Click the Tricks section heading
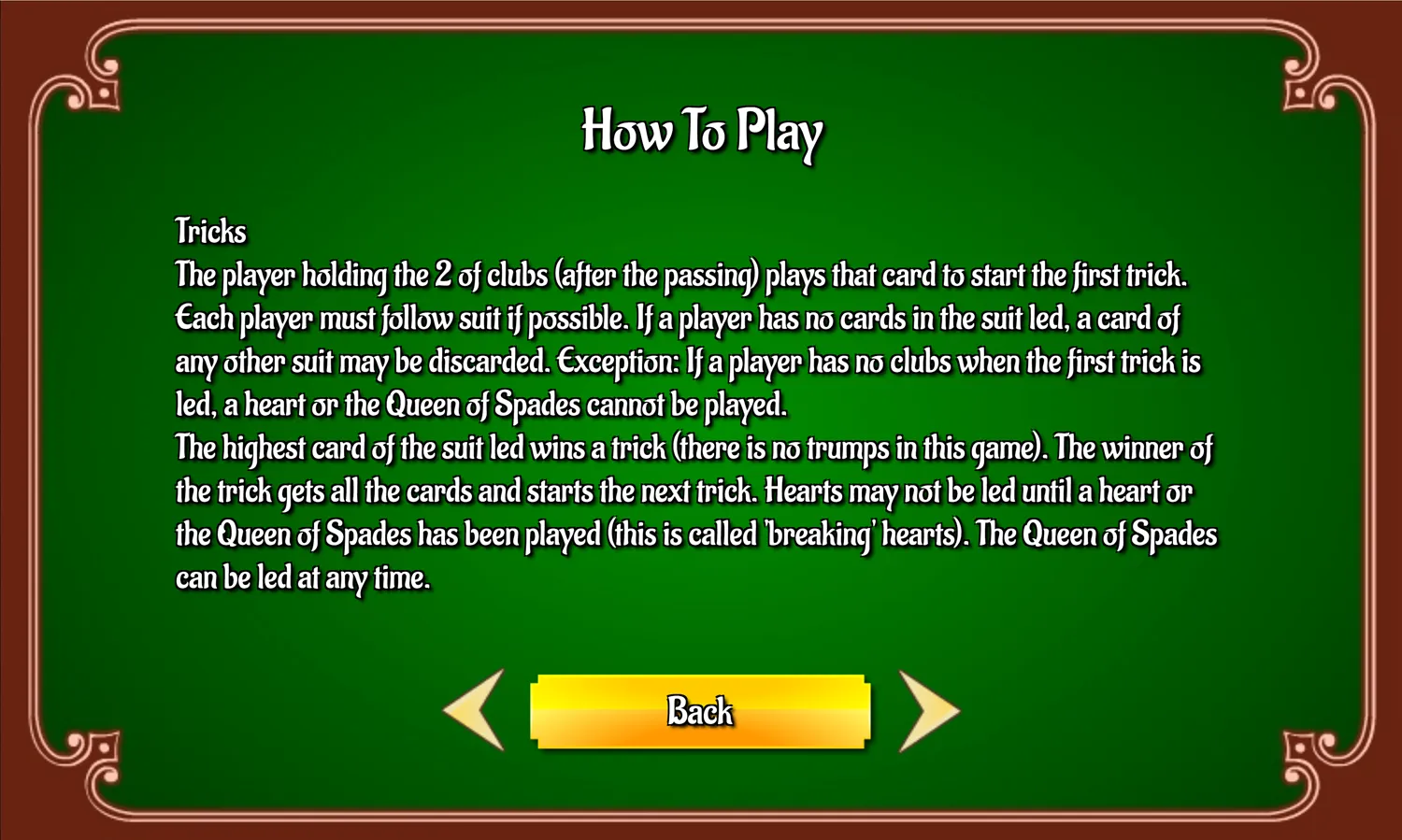1402x840 pixels. [209, 231]
